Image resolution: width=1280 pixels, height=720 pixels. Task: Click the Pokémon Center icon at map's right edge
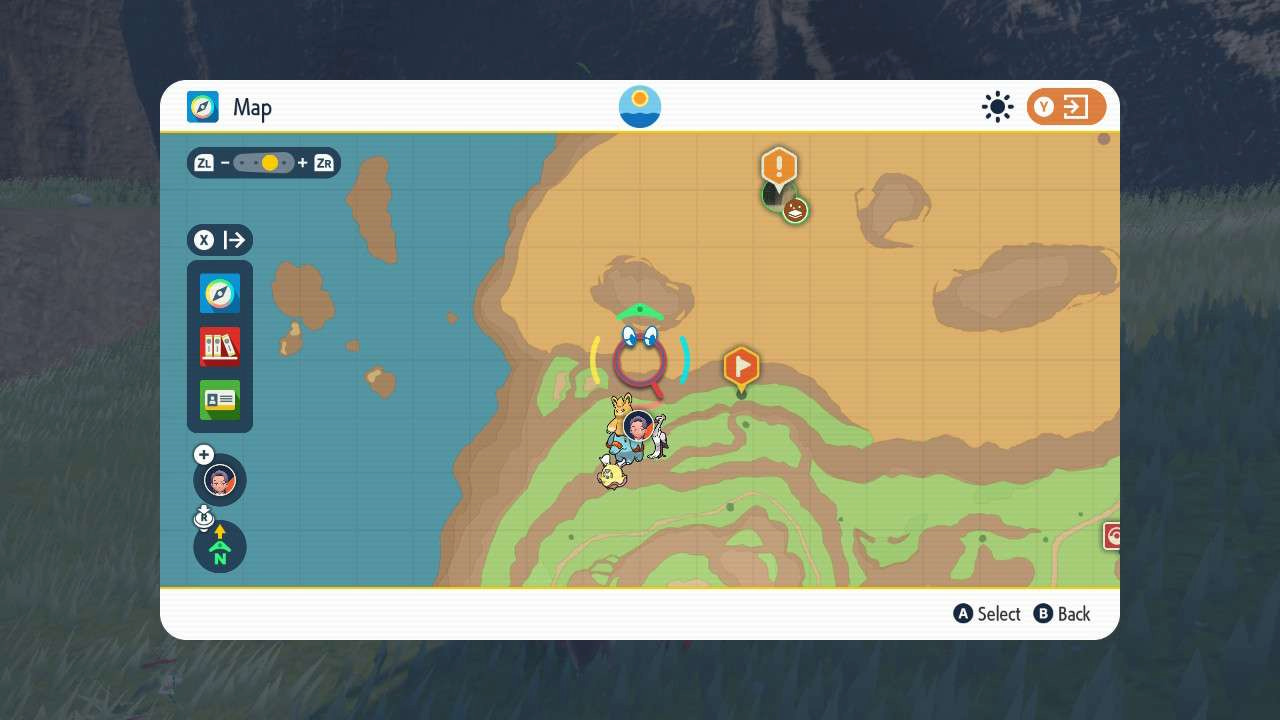[1114, 536]
